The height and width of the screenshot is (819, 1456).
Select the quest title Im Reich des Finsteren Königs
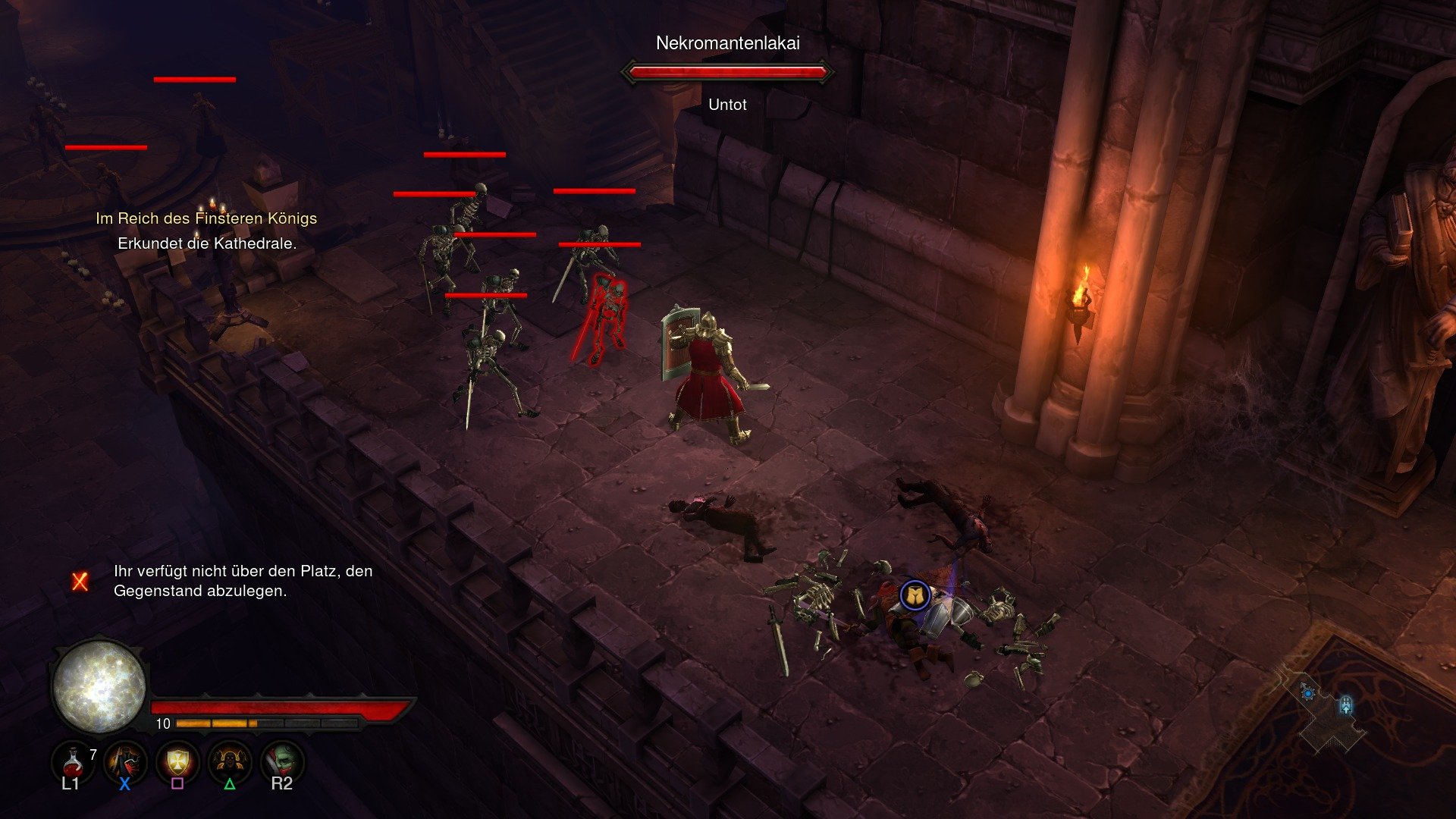pyautogui.click(x=206, y=218)
